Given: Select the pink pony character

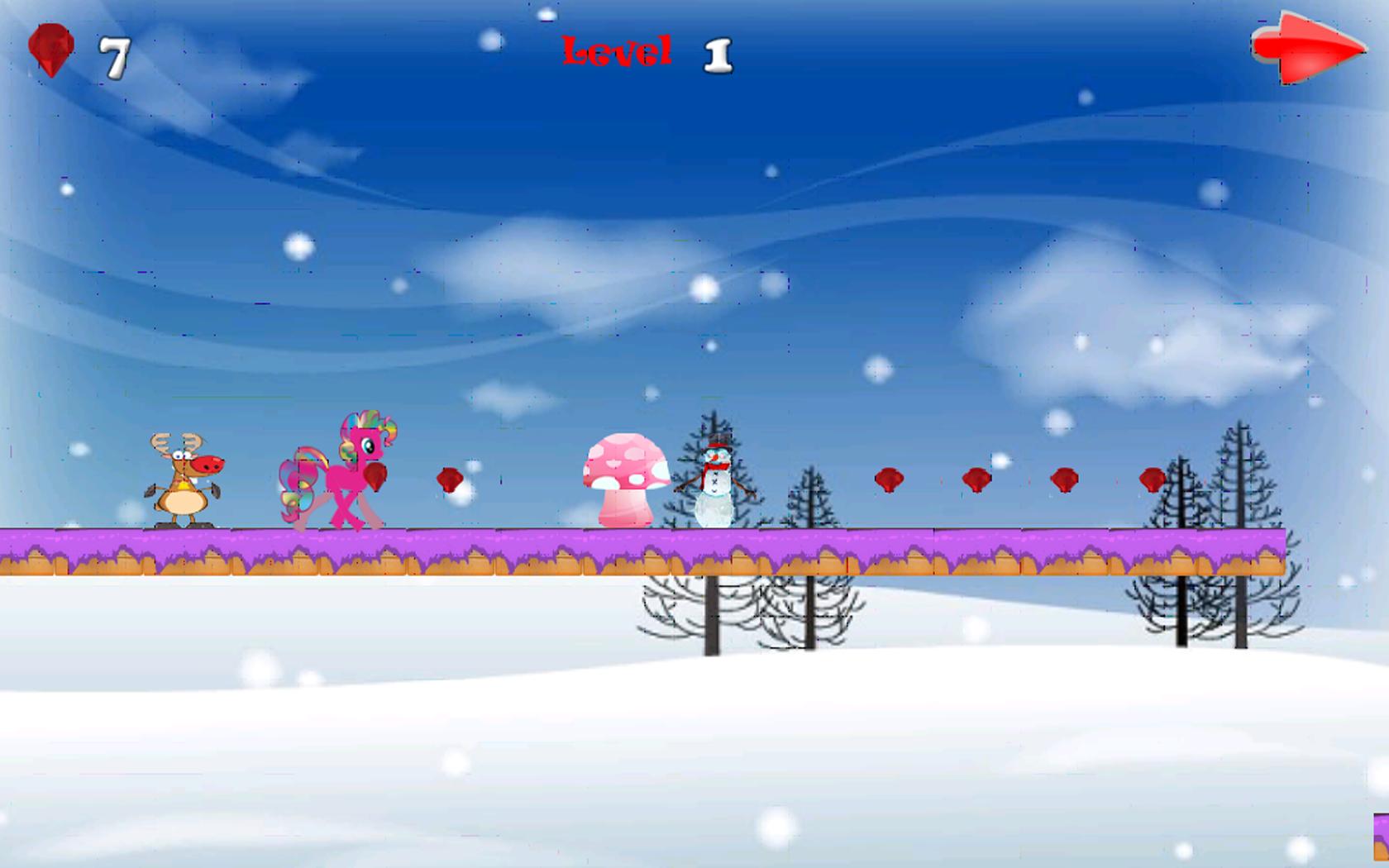Looking at the screenshot, I should 343,475.
